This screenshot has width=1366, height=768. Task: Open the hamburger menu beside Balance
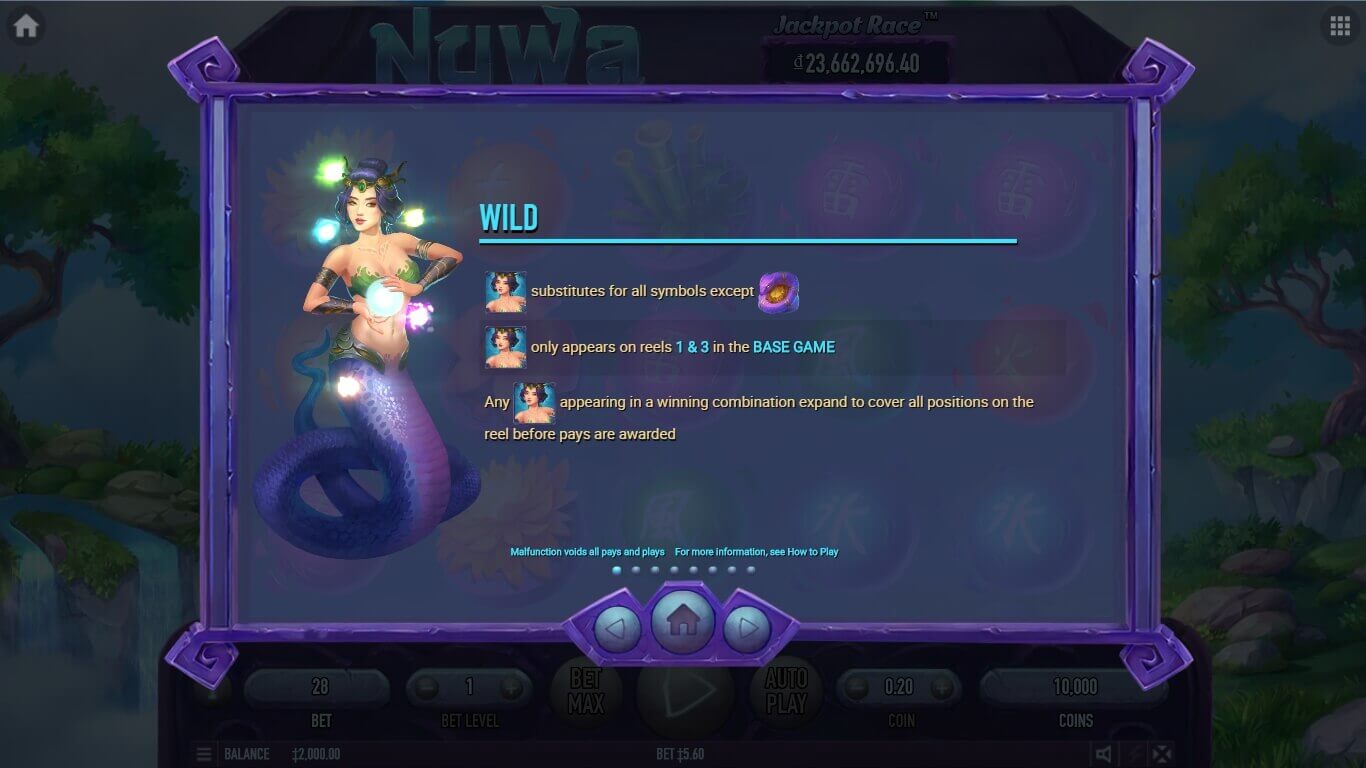(x=204, y=754)
